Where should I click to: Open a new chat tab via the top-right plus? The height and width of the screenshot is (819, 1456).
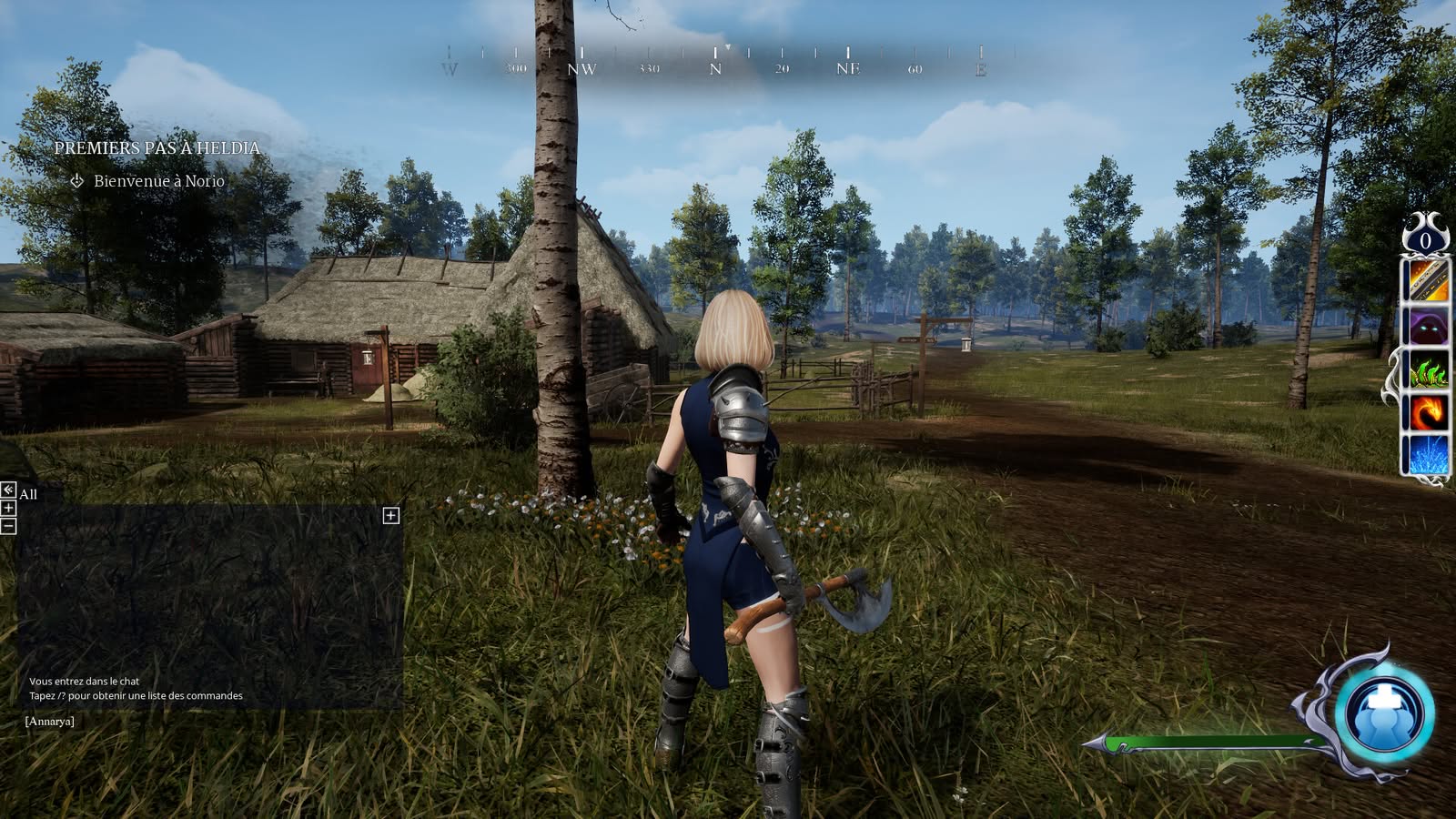pos(391,516)
